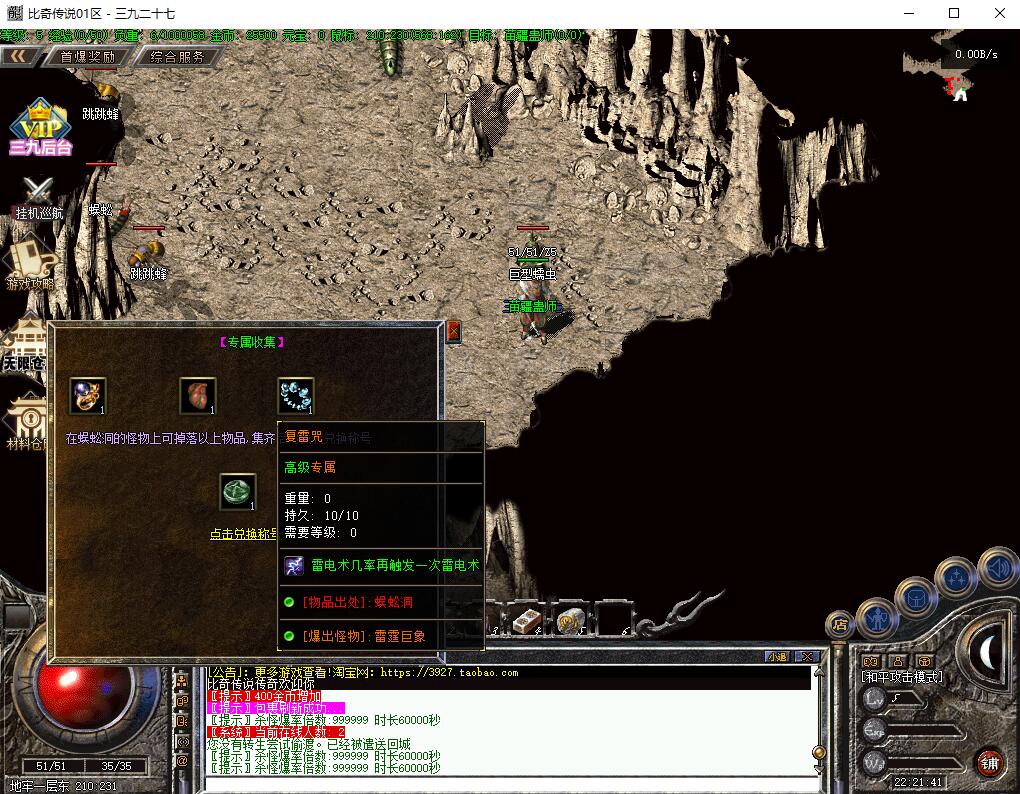The height and width of the screenshot is (794, 1020).
Task: Select the green jade disc item
Action: coord(237,491)
